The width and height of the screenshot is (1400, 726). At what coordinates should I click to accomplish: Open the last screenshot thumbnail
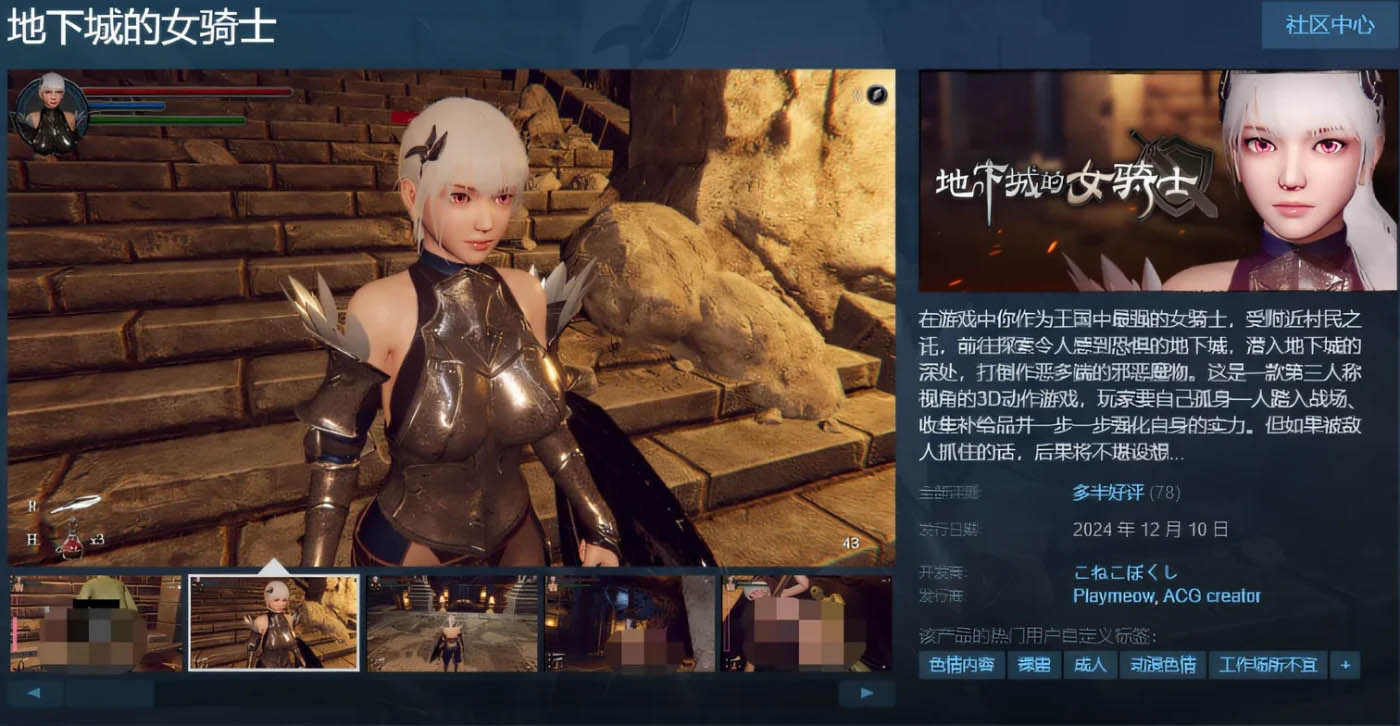pos(808,620)
